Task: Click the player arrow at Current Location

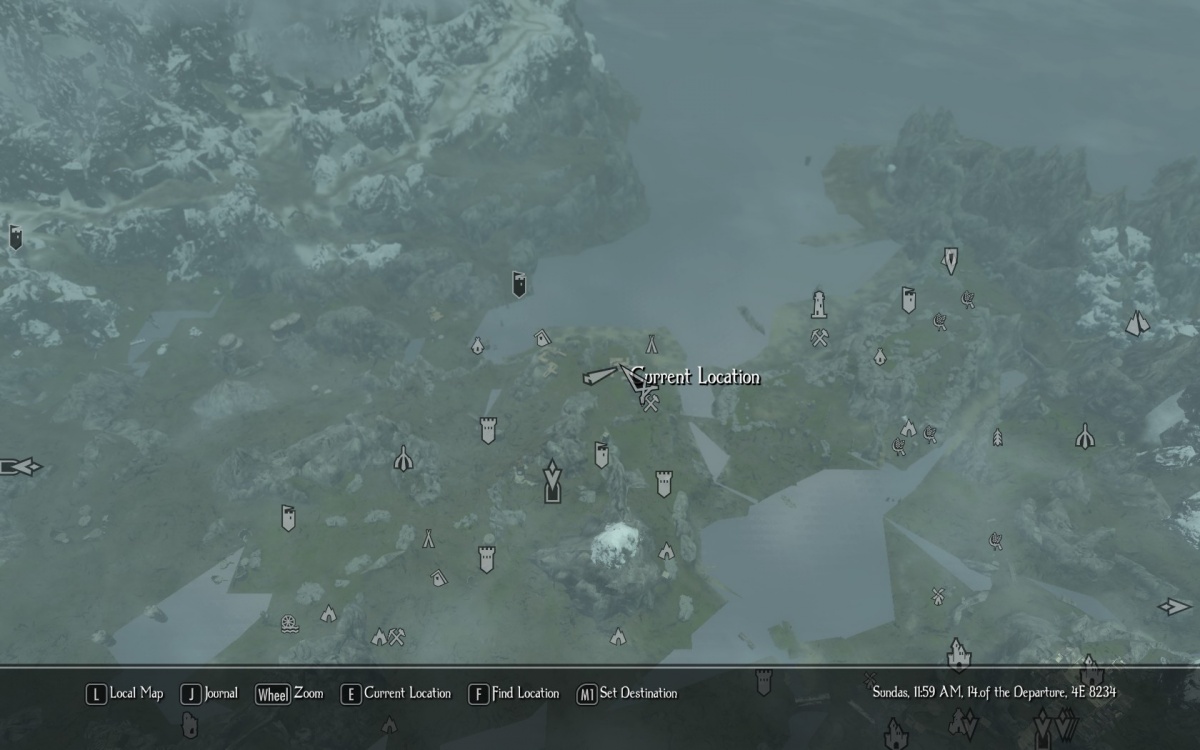Action: pyautogui.click(x=633, y=378)
